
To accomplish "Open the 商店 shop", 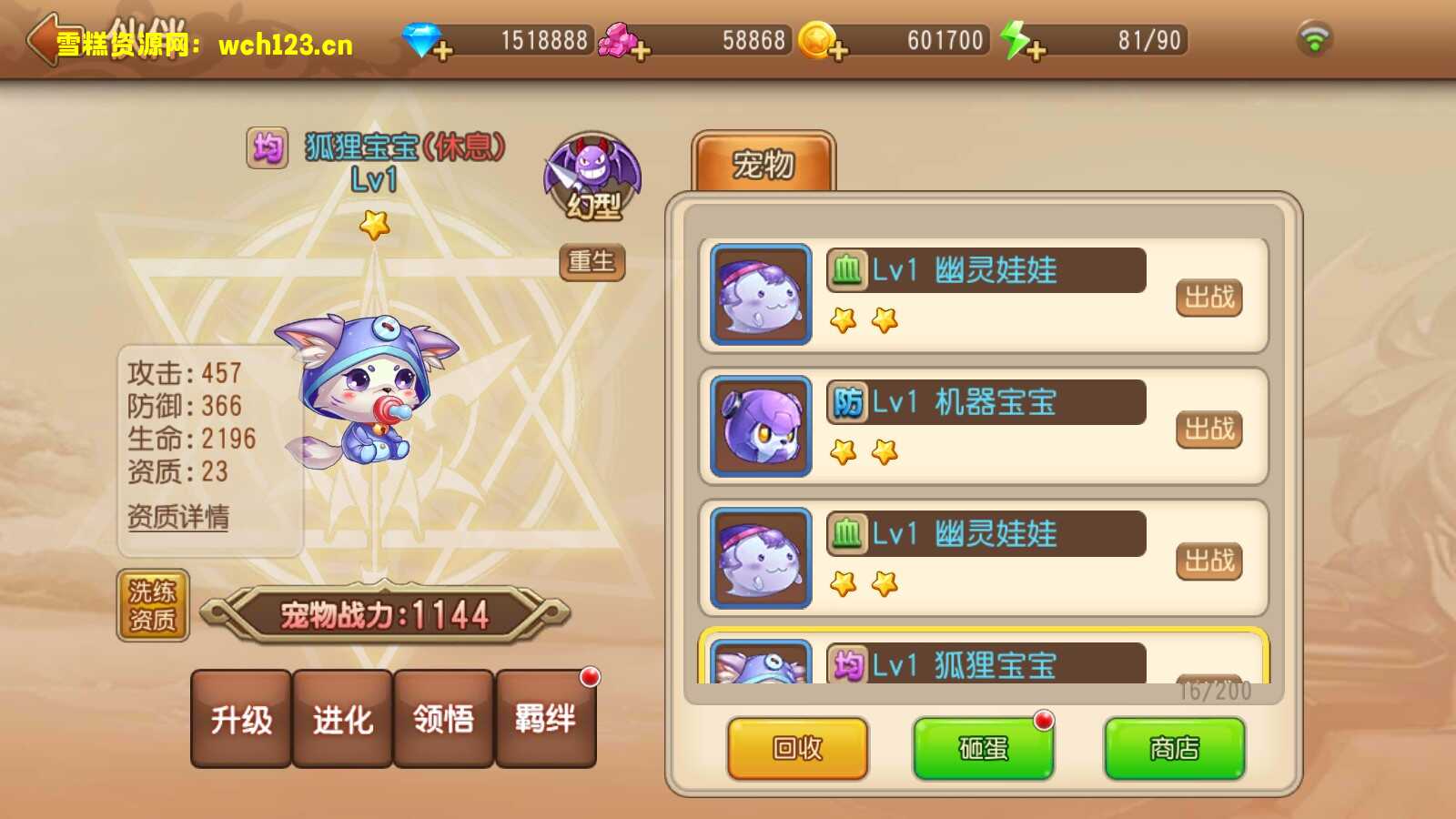I will (1174, 748).
